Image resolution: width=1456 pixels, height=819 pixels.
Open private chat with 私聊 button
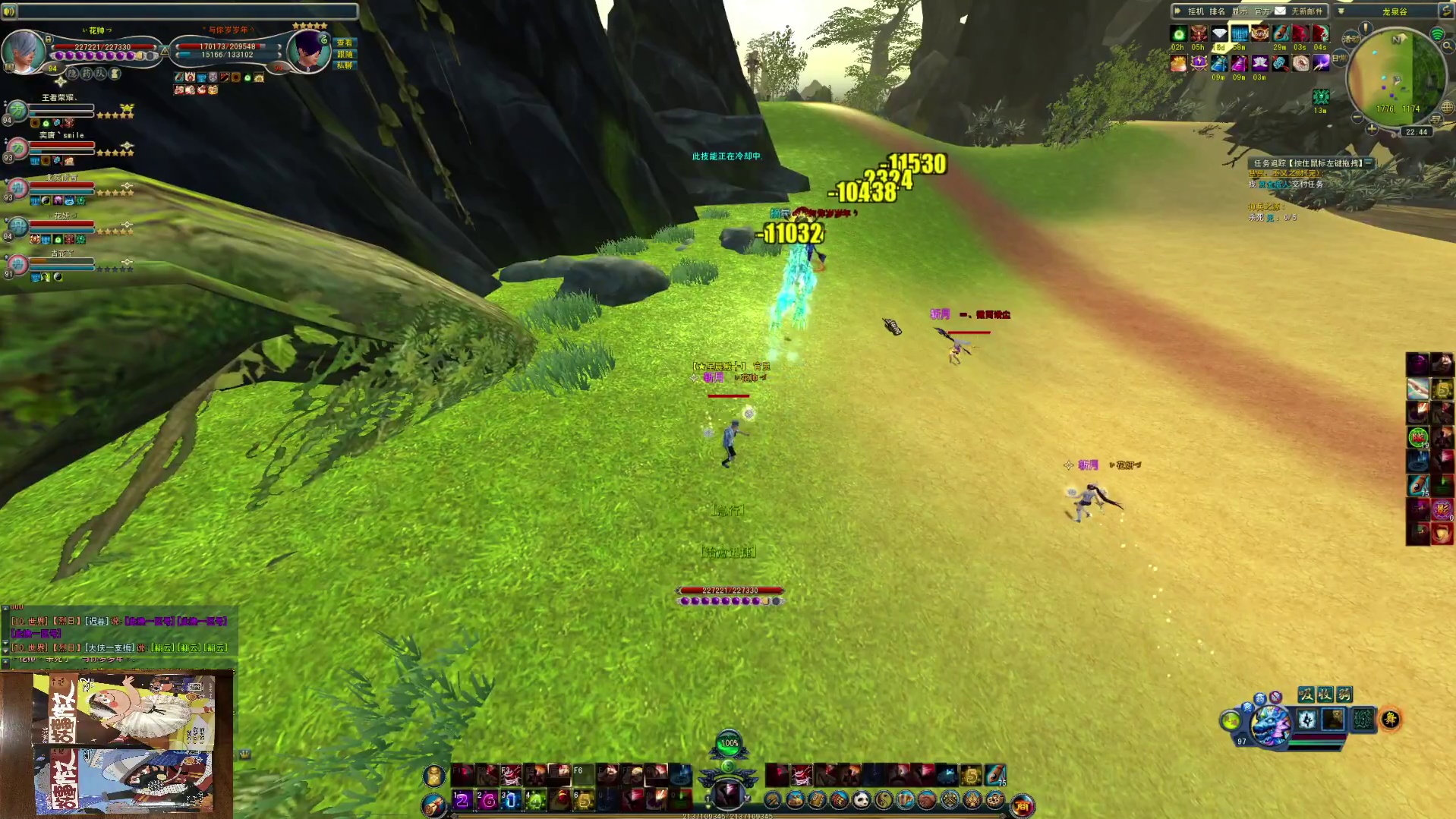click(345, 66)
